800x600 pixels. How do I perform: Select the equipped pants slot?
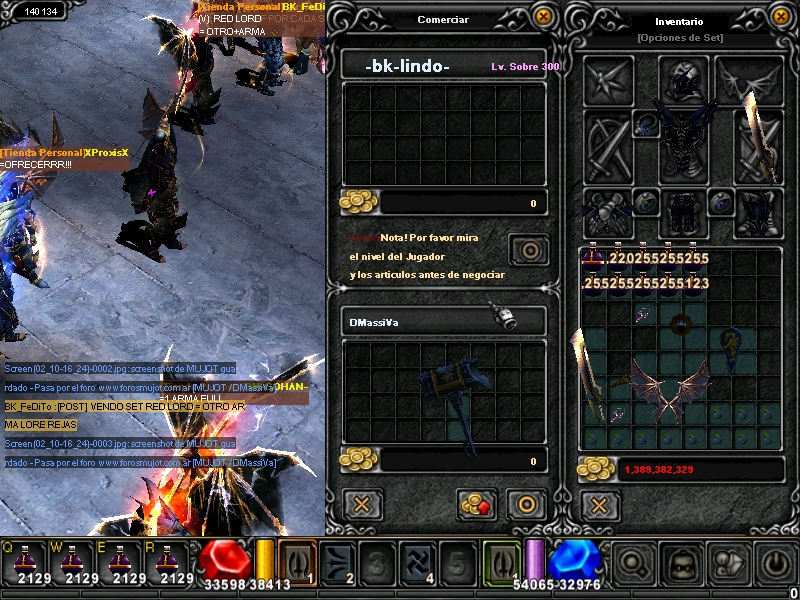pyautogui.click(x=684, y=212)
